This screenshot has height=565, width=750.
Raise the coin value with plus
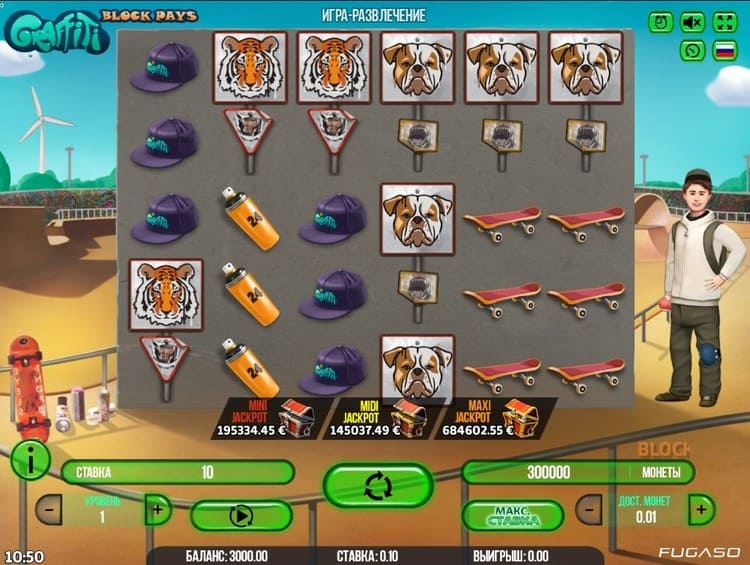tap(702, 509)
